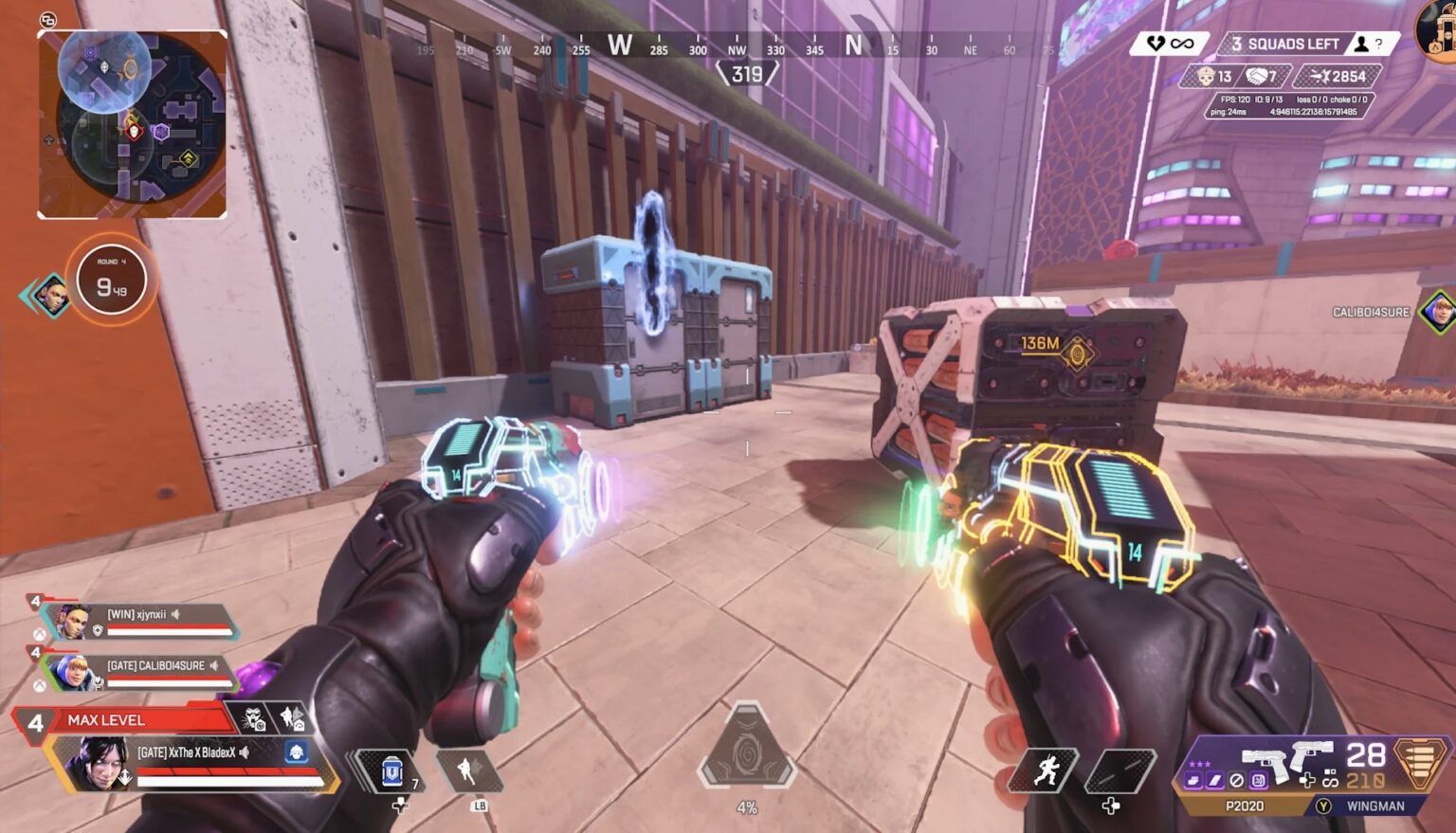1456x833 pixels.
Task: Click the 3 SQUADS LEFT banner
Action: point(1282,44)
